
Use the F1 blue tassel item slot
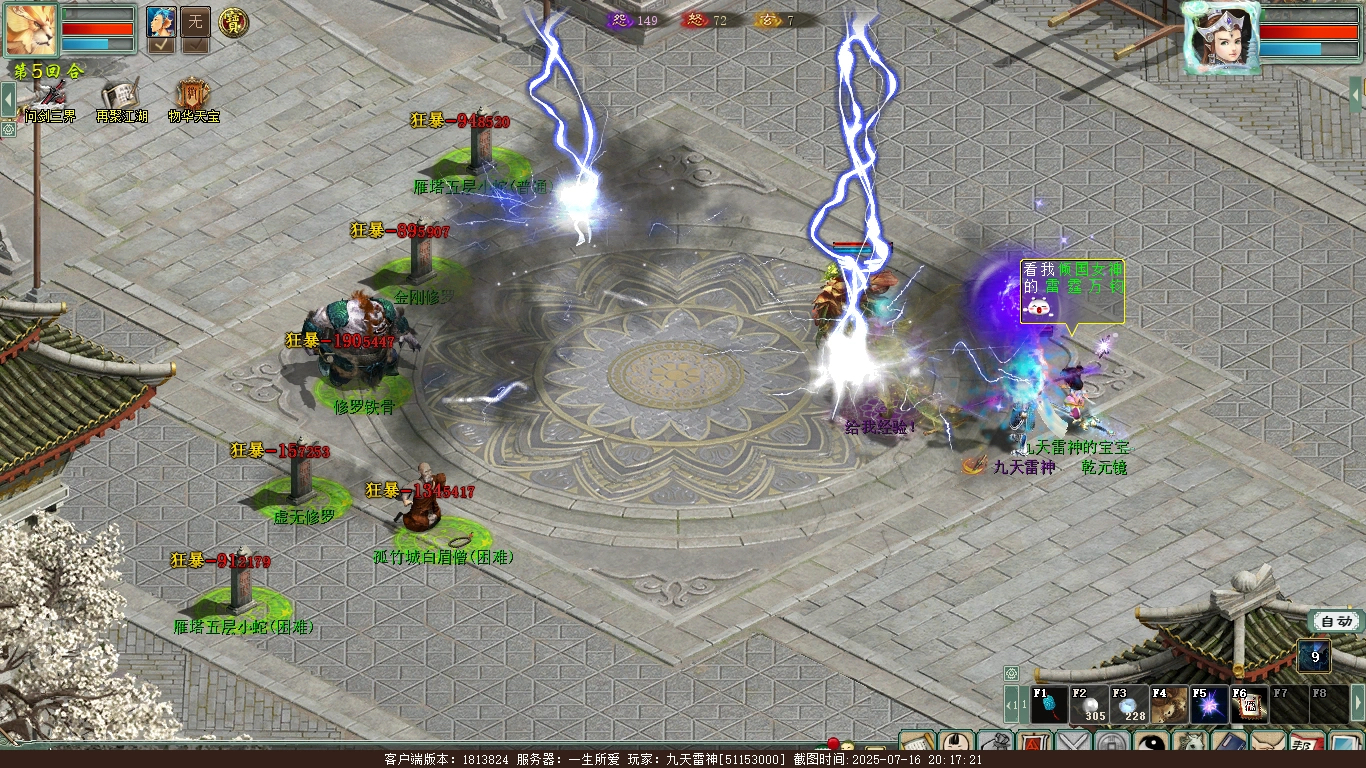(x=1049, y=705)
